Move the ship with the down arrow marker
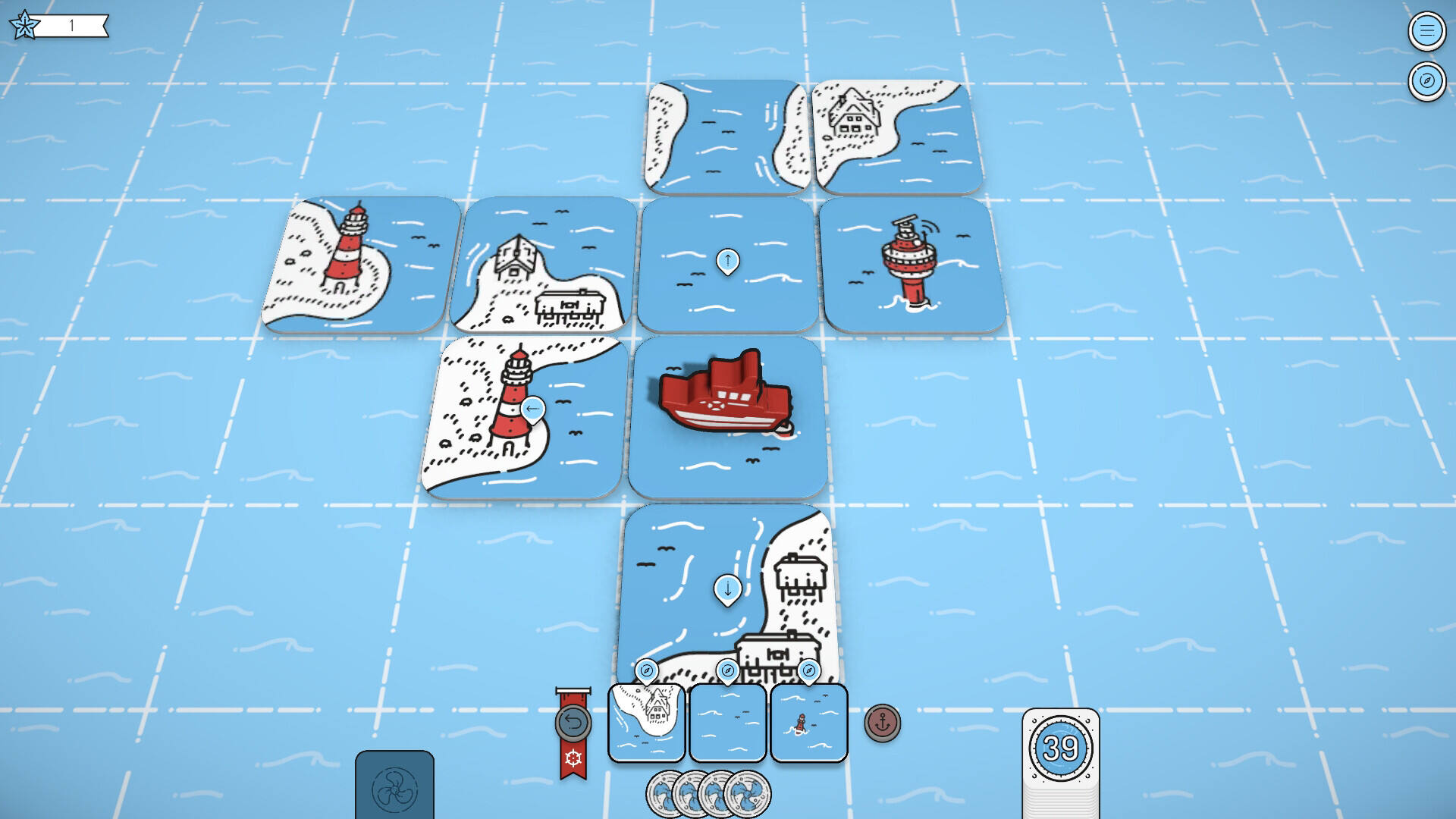Screen dimensions: 1456x819 click(x=727, y=588)
